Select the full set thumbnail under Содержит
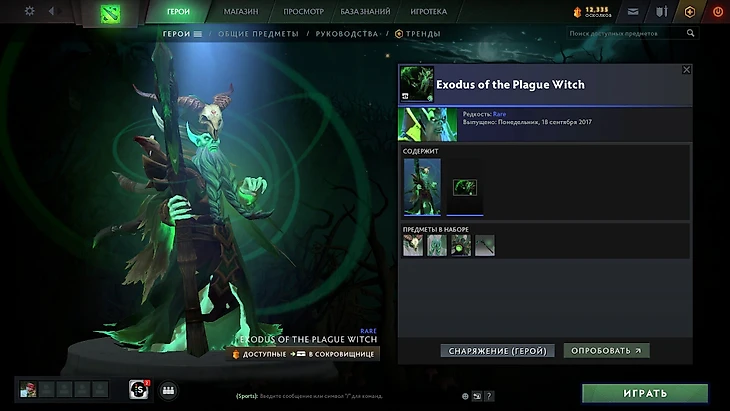Viewport: 730px width, 411px height. tap(421, 186)
